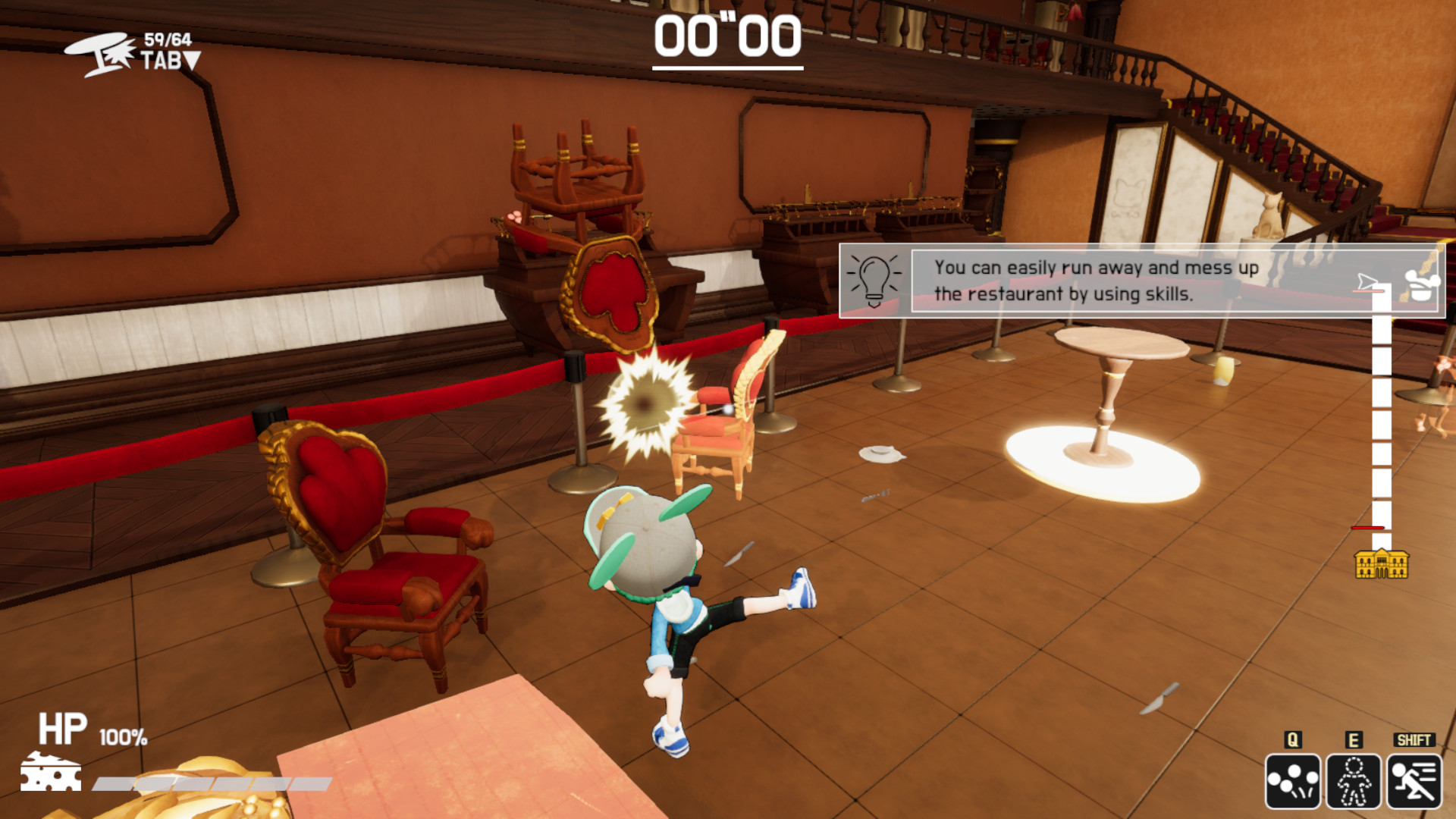Select the 00"00 timer at top center

tap(730, 35)
